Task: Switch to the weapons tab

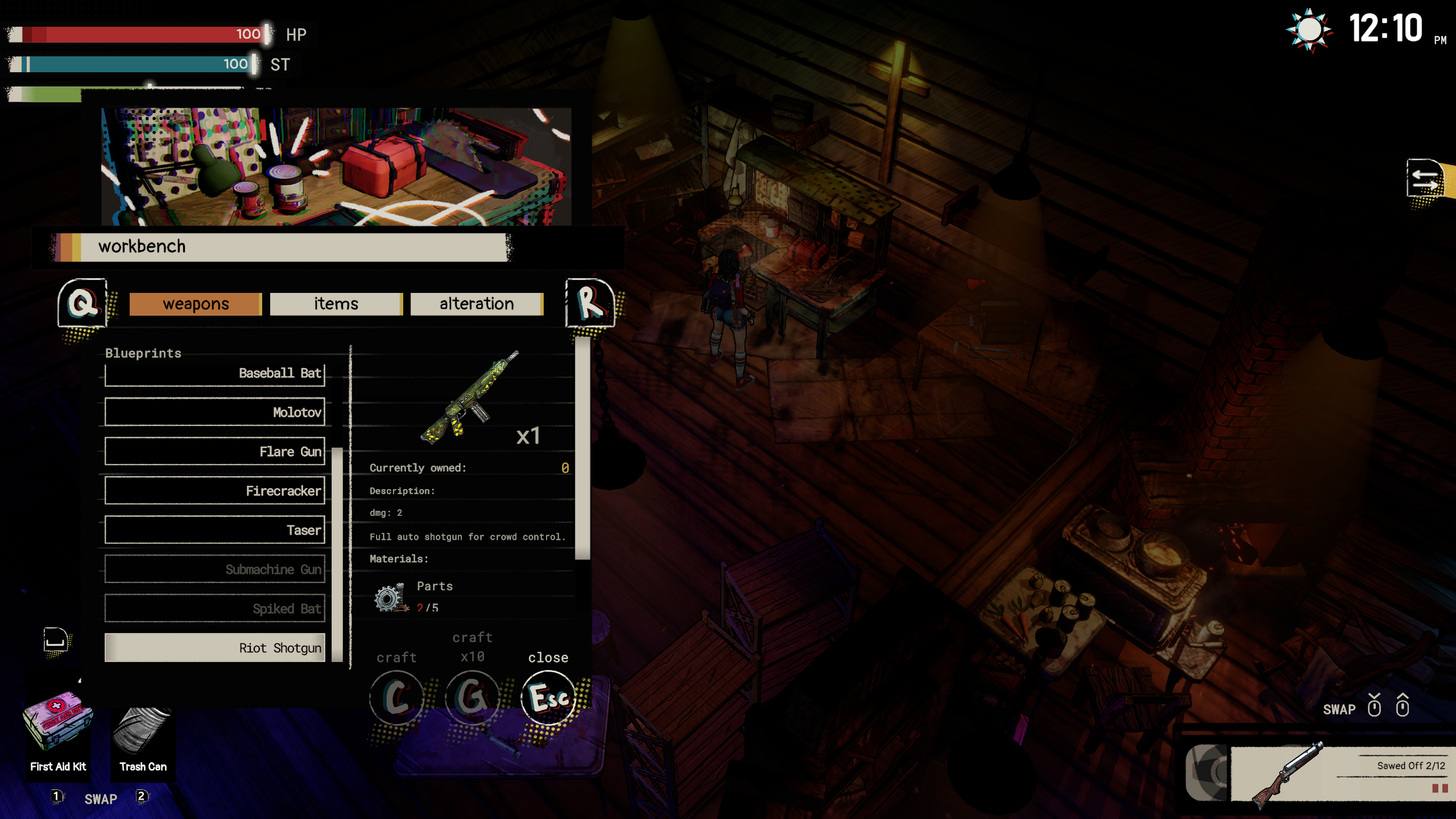Action: [x=195, y=304]
